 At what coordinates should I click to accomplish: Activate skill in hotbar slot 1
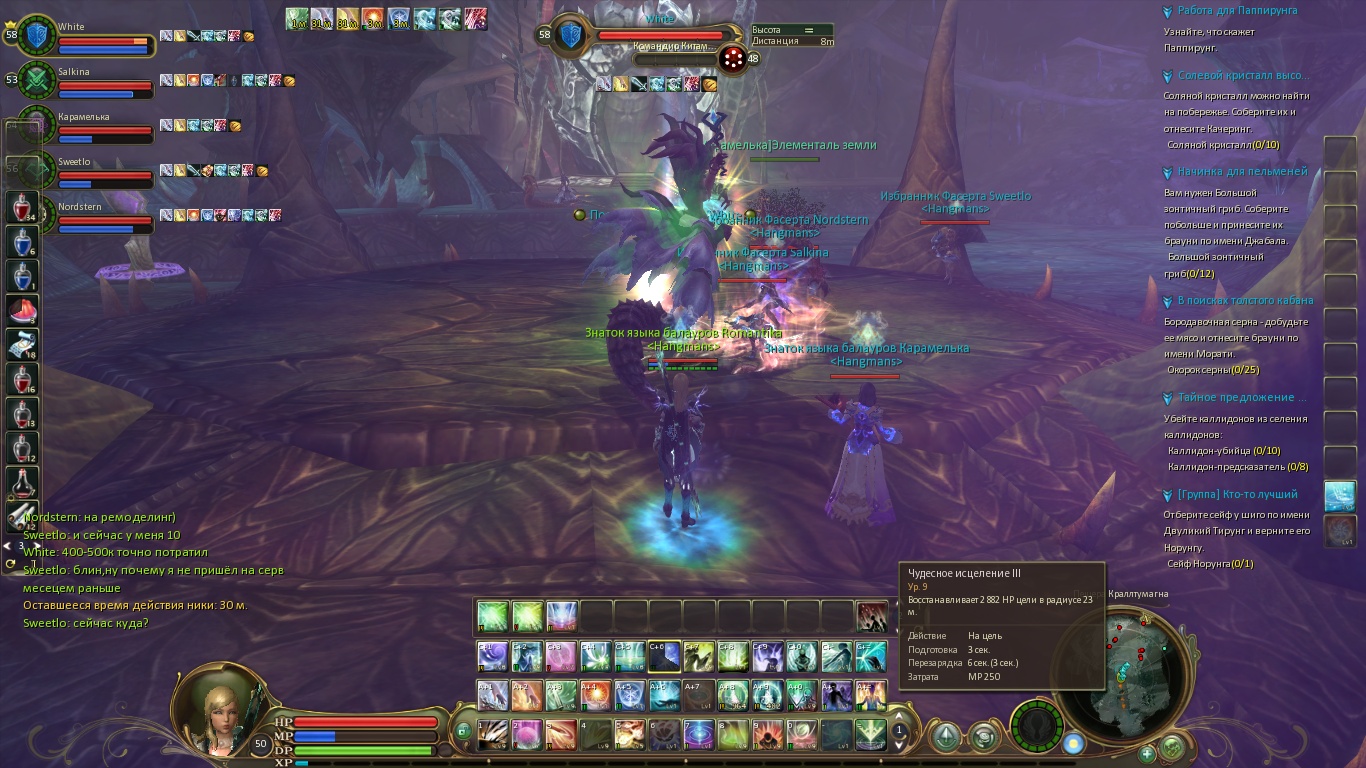tap(492, 734)
